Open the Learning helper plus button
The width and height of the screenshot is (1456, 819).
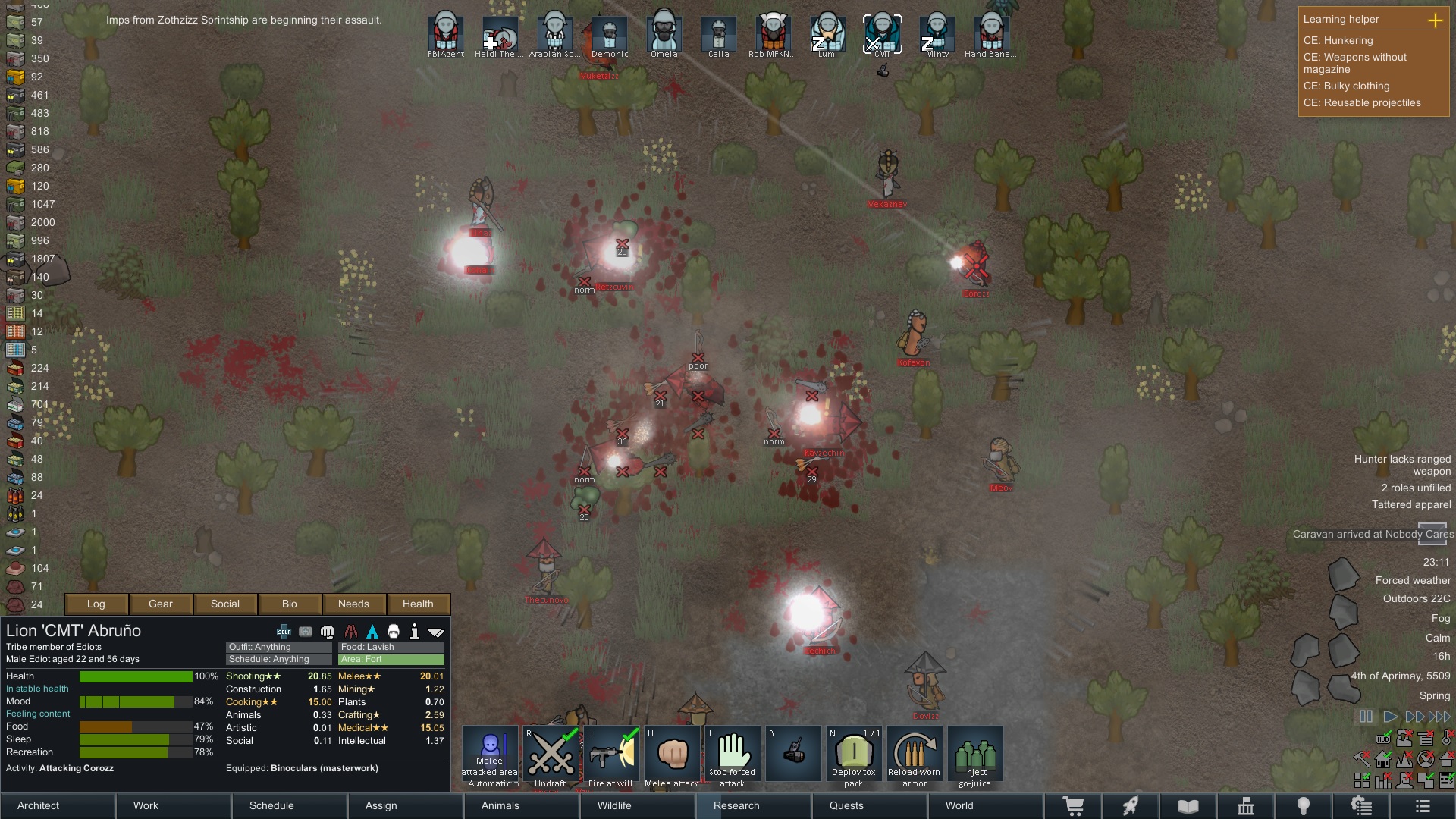point(1436,20)
